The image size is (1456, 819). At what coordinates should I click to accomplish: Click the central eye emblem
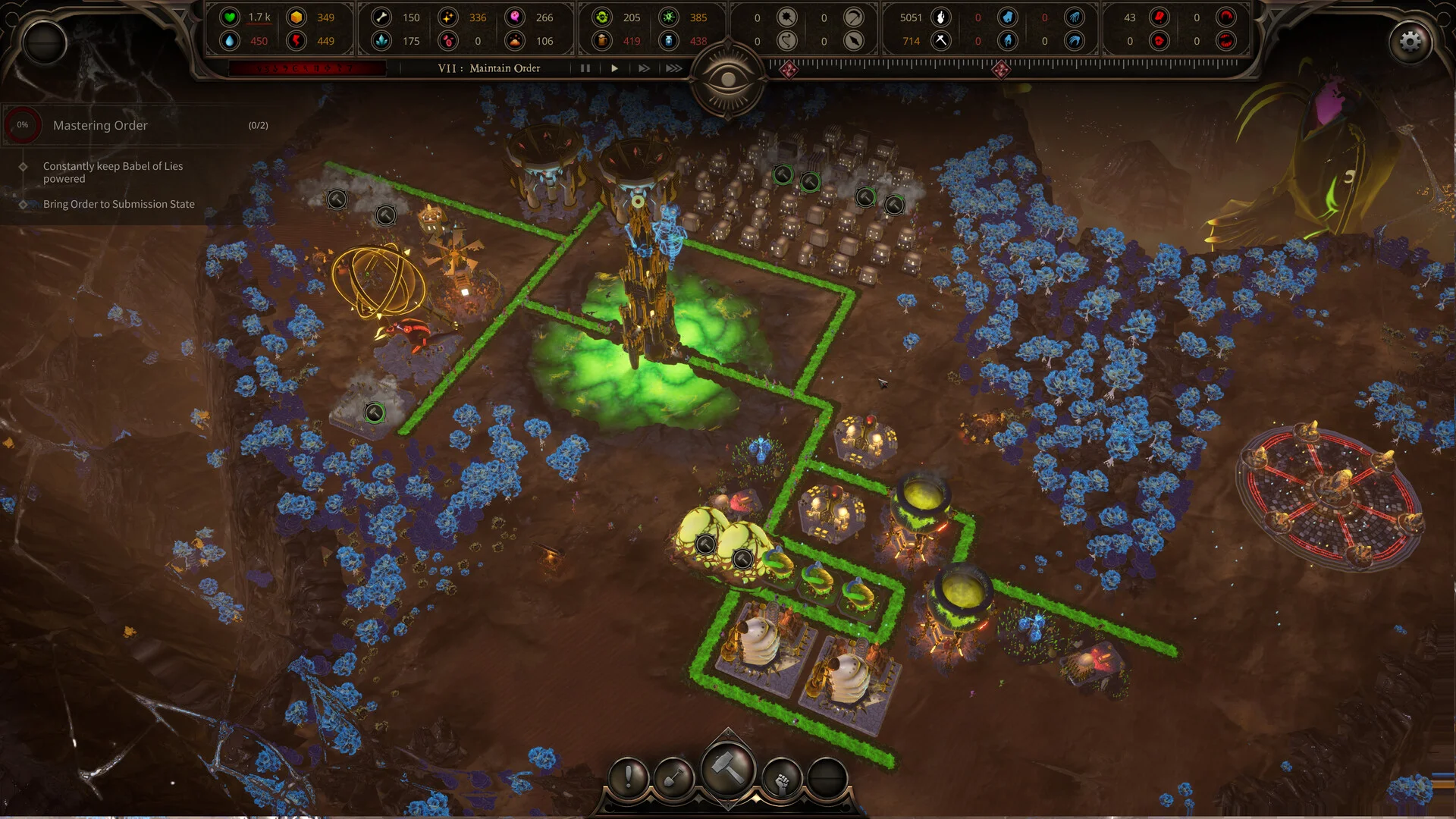tap(728, 79)
